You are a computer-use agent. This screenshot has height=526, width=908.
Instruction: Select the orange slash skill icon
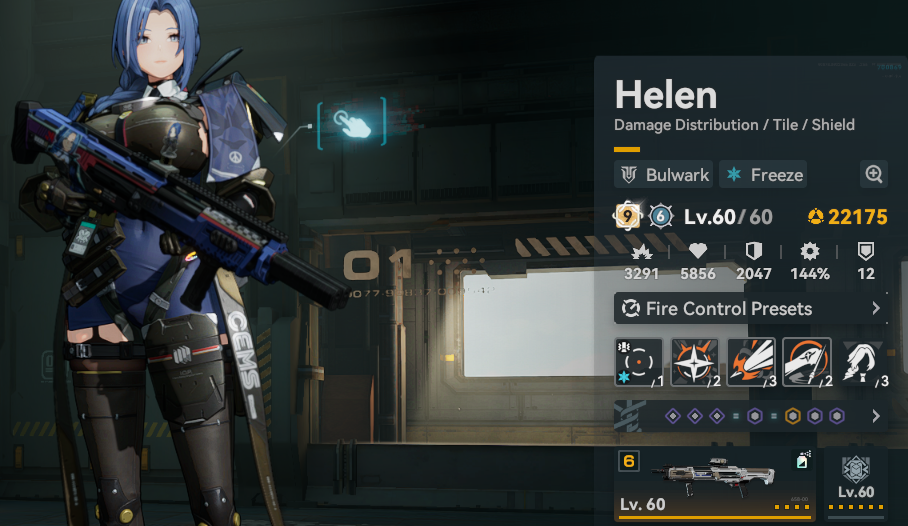click(x=751, y=362)
